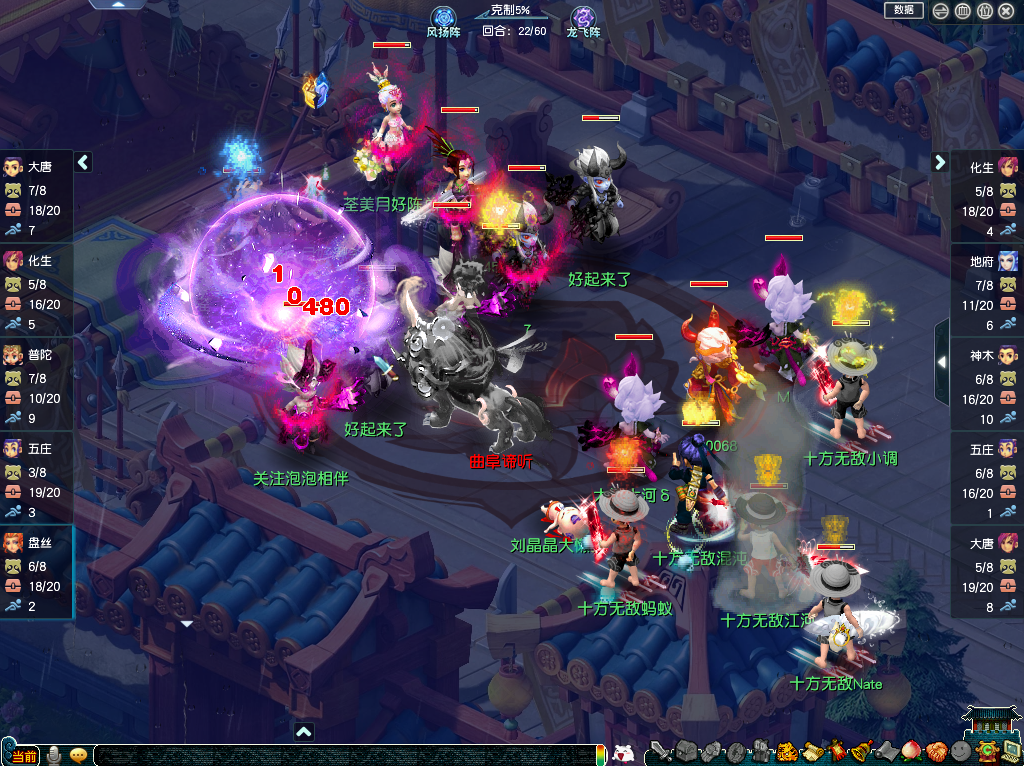Toggle the microphone voice chat icon
This screenshot has height=766, width=1024.
(x=54, y=754)
